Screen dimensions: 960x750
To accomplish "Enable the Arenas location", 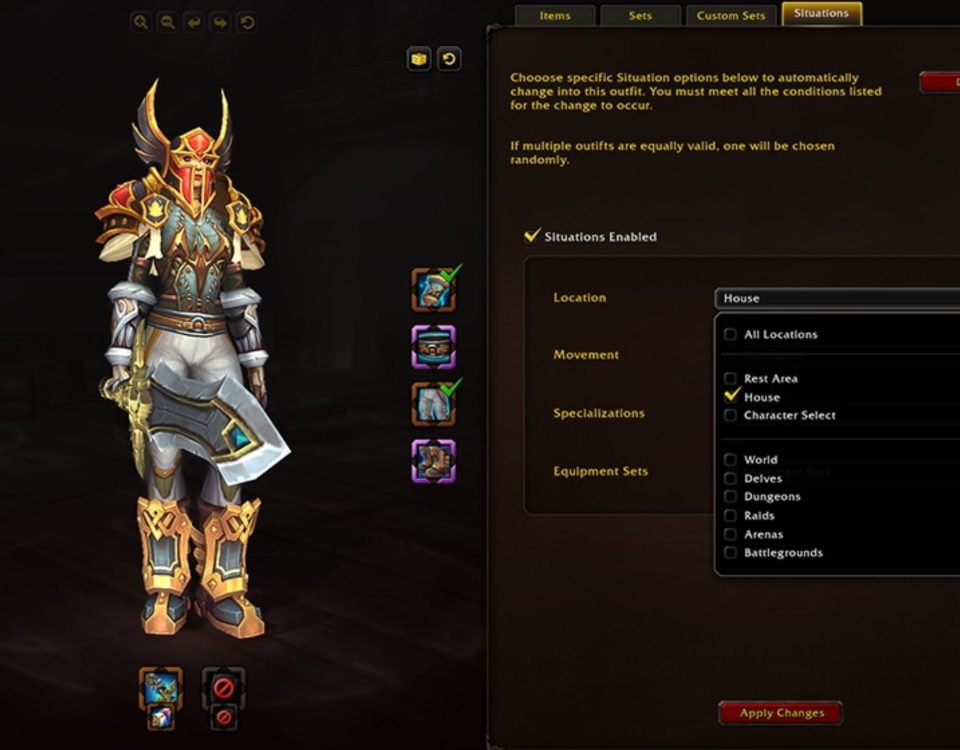I will pos(731,534).
